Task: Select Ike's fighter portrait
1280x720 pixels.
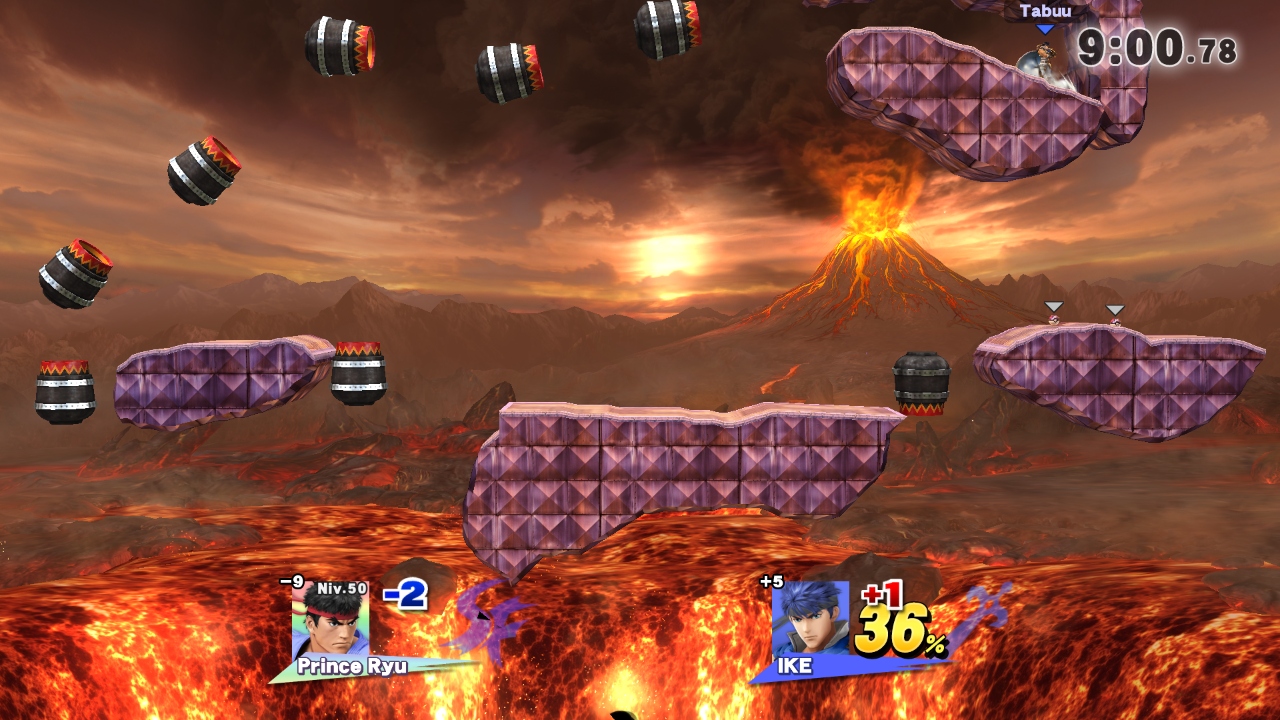Action: pos(809,620)
